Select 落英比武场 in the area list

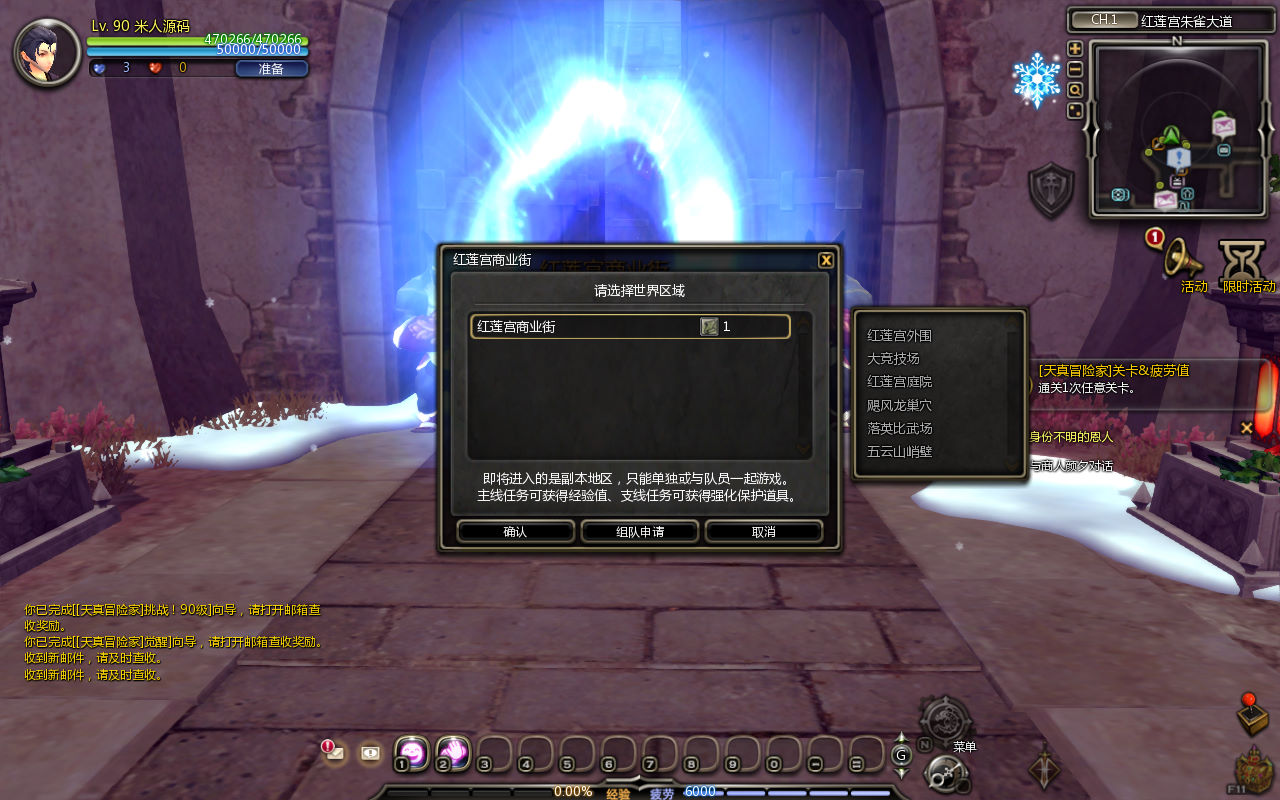(x=899, y=428)
